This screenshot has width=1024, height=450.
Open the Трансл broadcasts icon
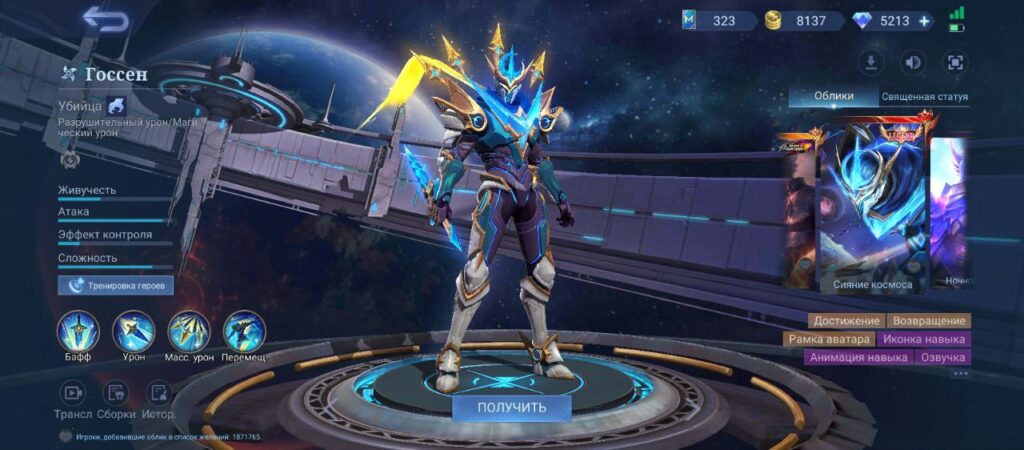click(74, 393)
